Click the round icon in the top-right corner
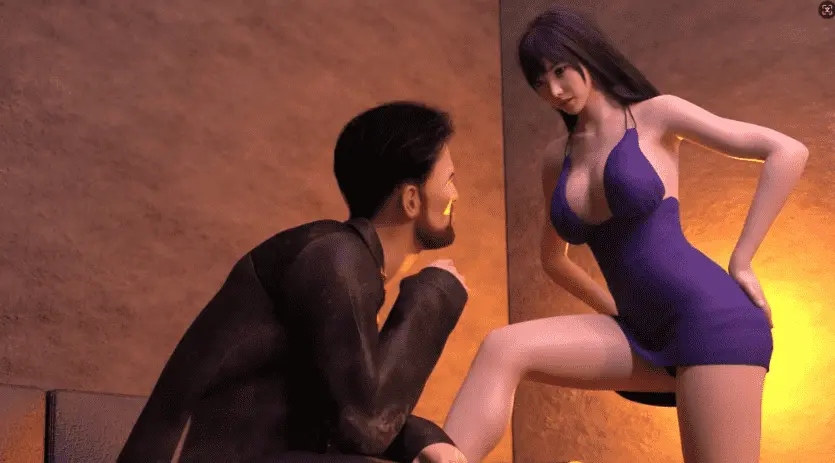 [x=825, y=9]
